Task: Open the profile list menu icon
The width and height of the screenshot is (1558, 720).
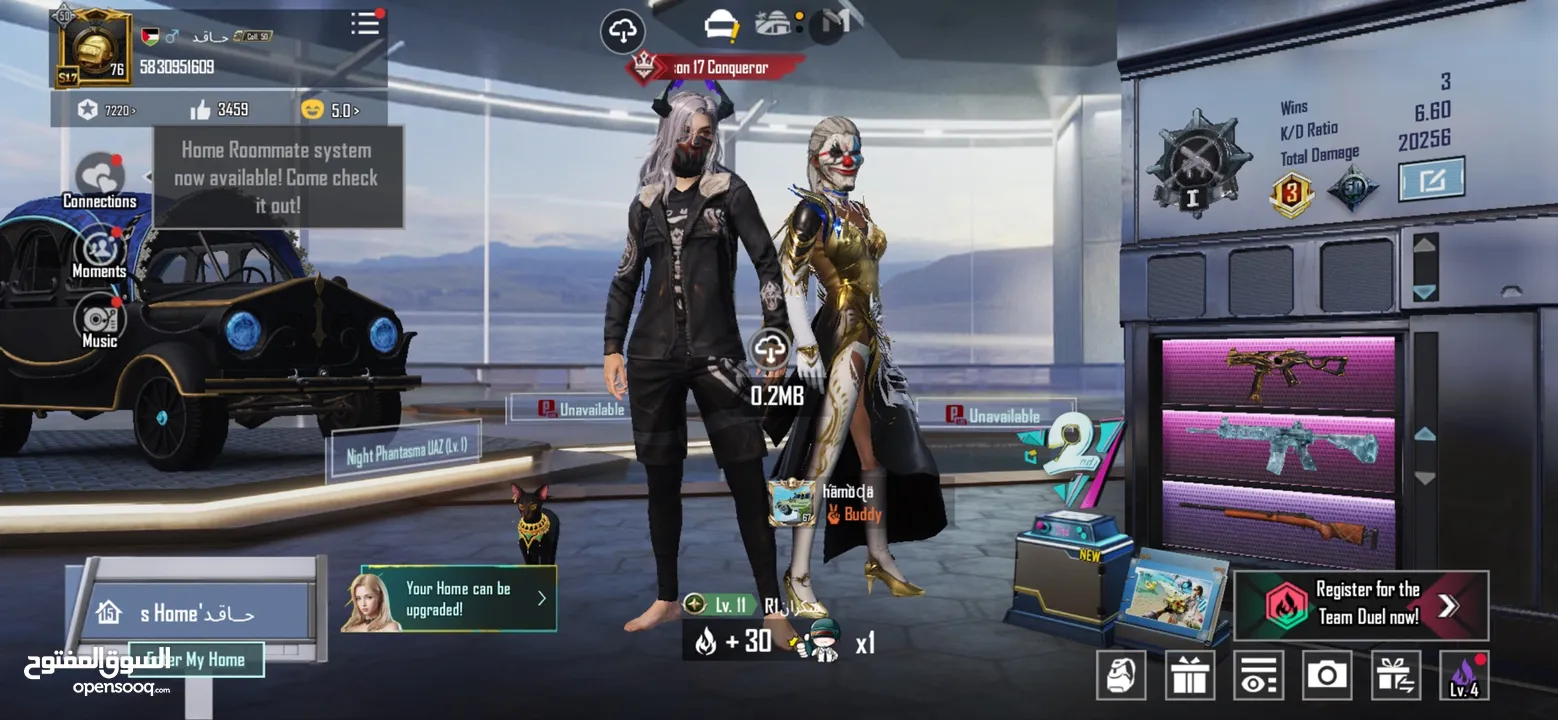Action: click(366, 24)
